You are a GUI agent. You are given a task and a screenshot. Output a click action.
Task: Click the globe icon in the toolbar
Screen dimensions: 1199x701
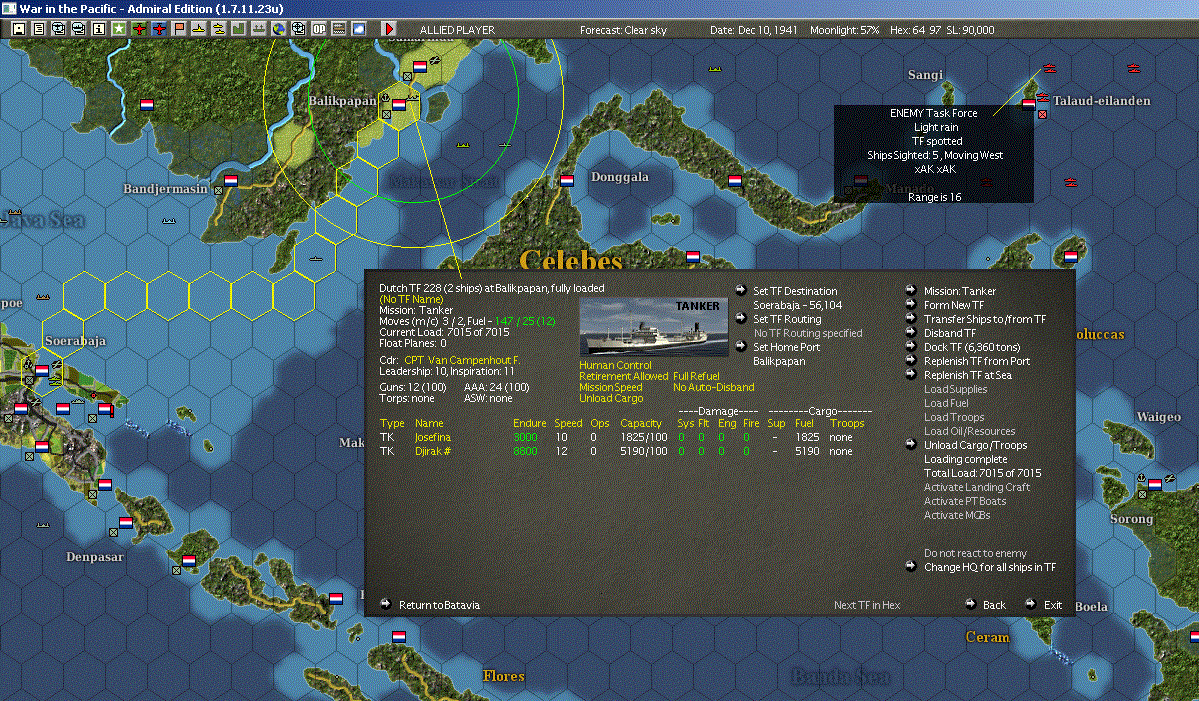pyautogui.click(x=278, y=29)
